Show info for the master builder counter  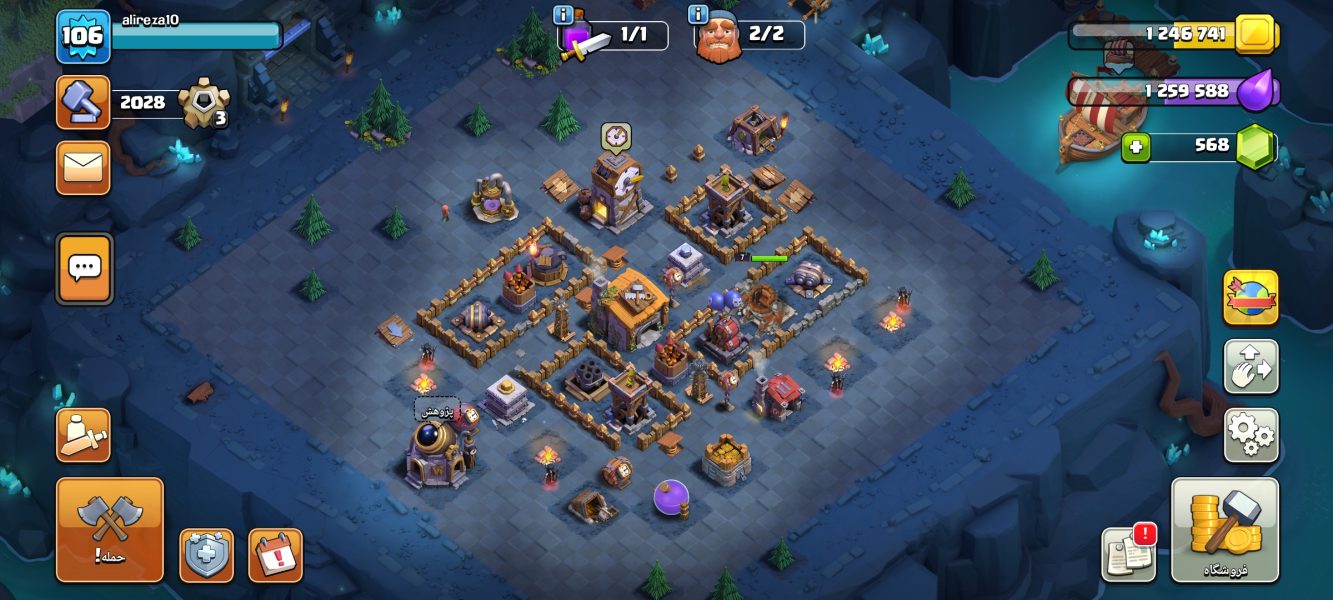pos(698,15)
